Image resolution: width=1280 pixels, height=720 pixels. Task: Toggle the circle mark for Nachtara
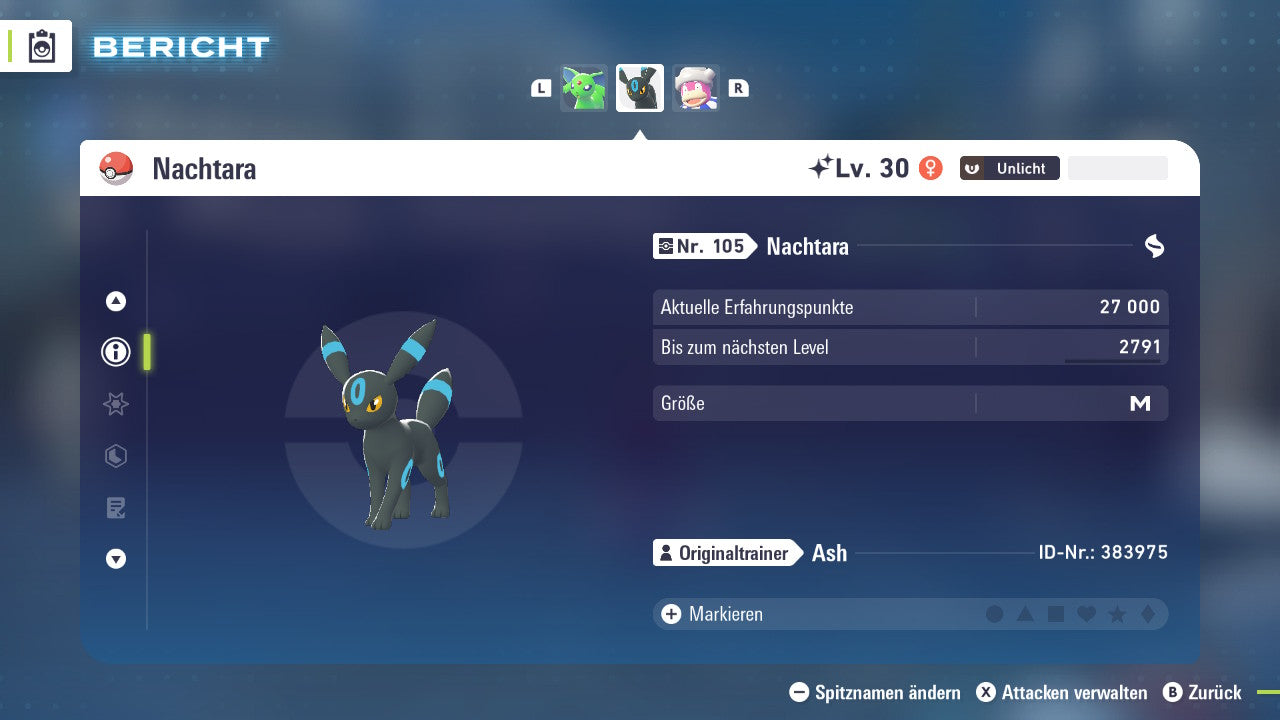click(994, 614)
